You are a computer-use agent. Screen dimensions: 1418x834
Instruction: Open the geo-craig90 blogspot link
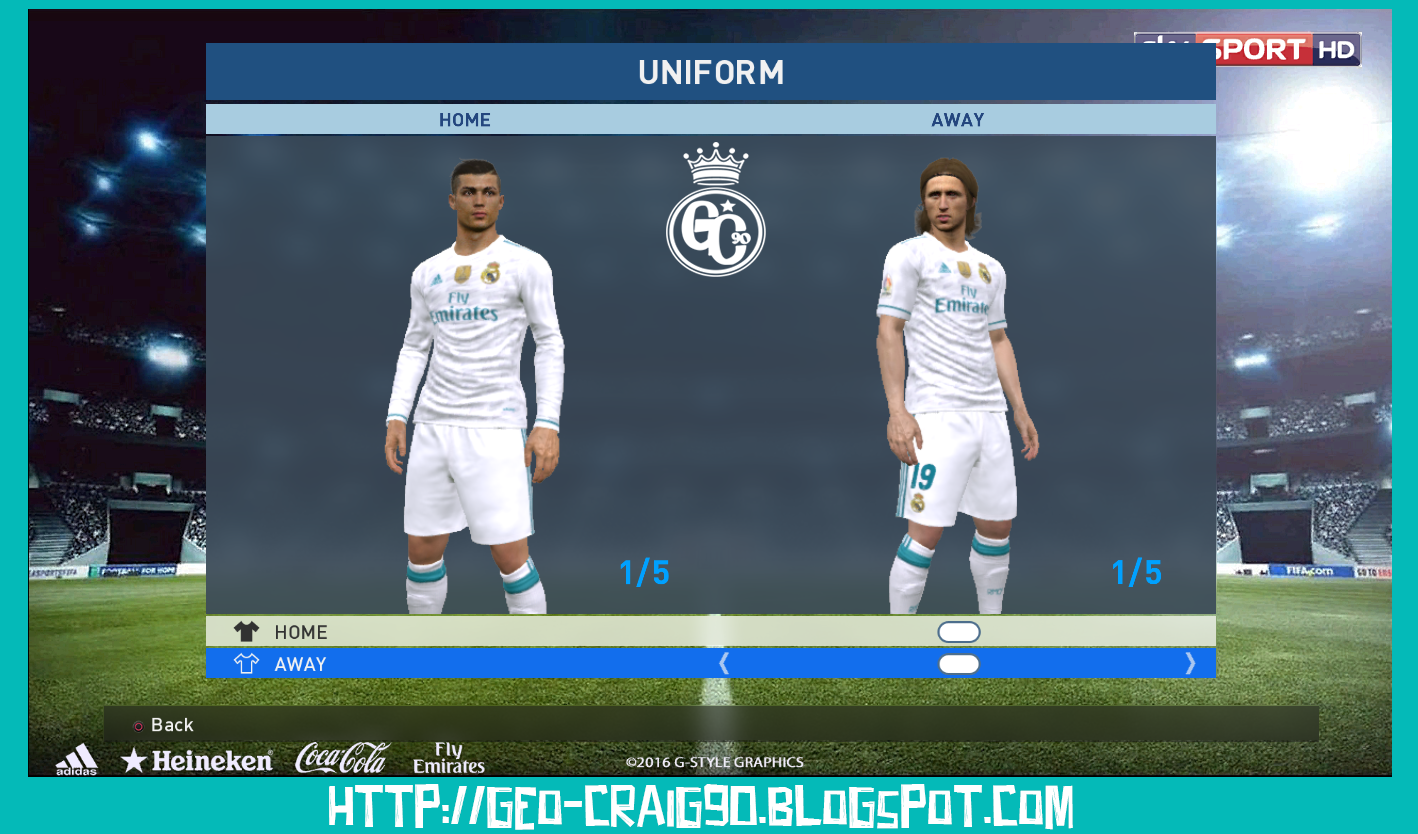tap(709, 806)
